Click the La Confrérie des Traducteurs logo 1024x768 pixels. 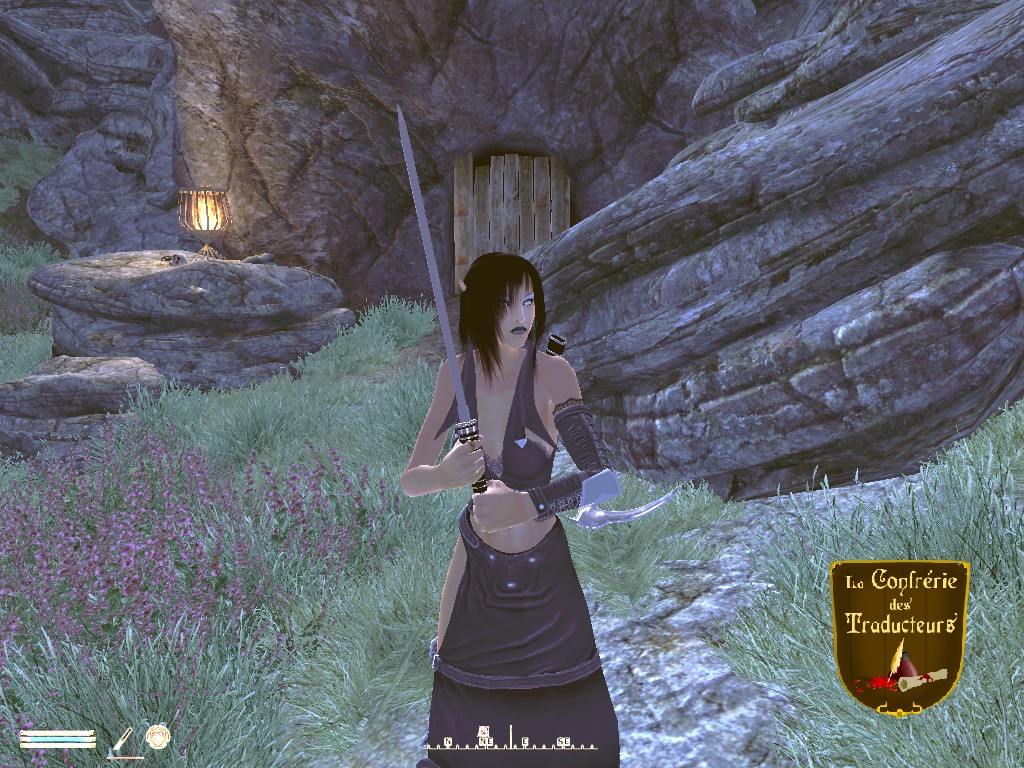coord(899,635)
